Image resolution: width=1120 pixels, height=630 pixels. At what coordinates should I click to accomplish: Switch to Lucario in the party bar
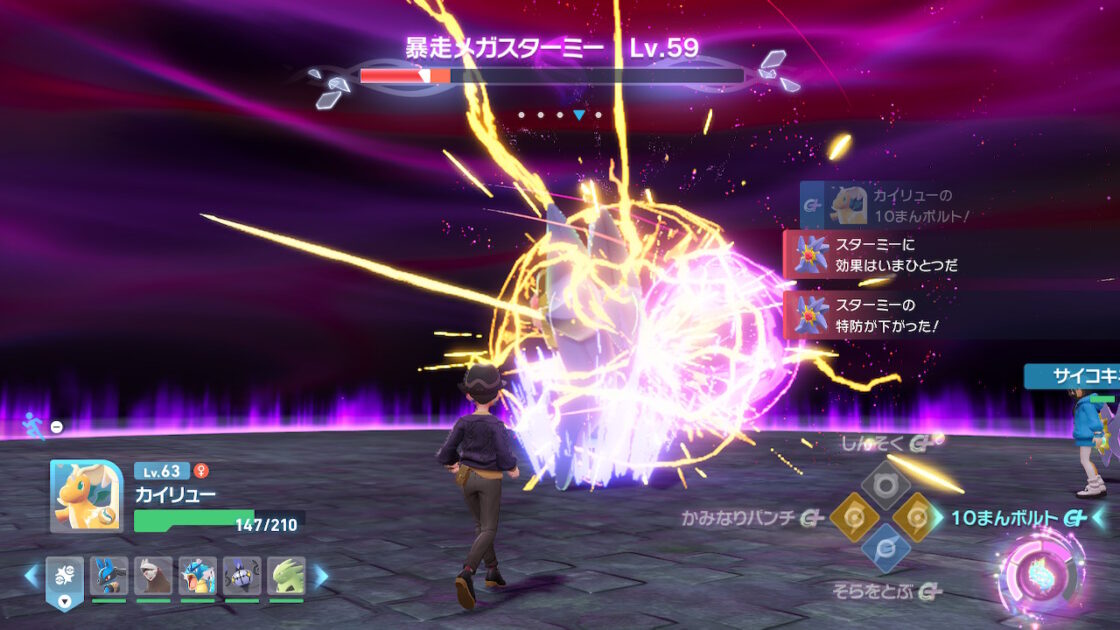(109, 576)
